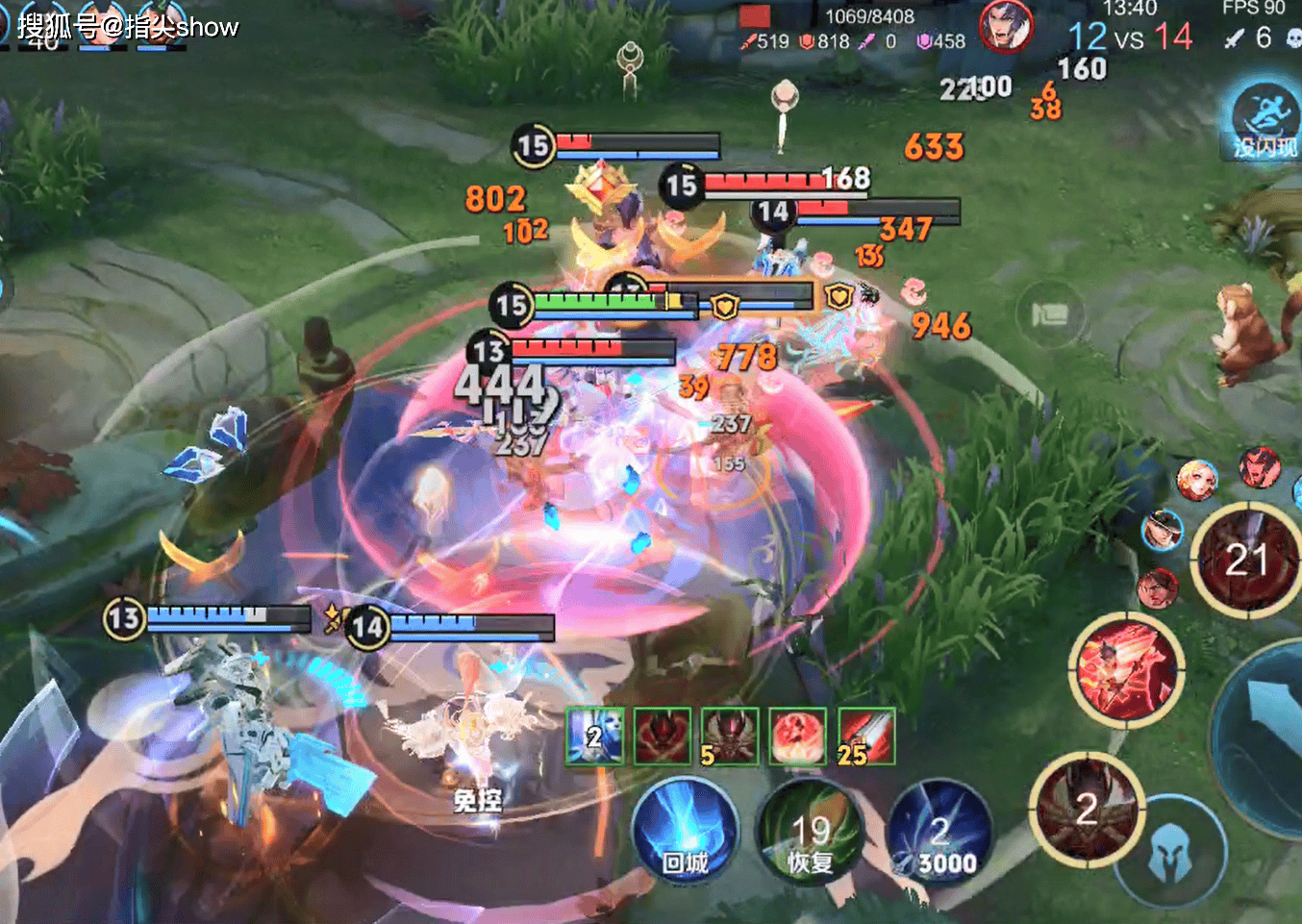Tap the purple-haired hero portrait at top
1302x924 pixels.
pos(1005,26)
